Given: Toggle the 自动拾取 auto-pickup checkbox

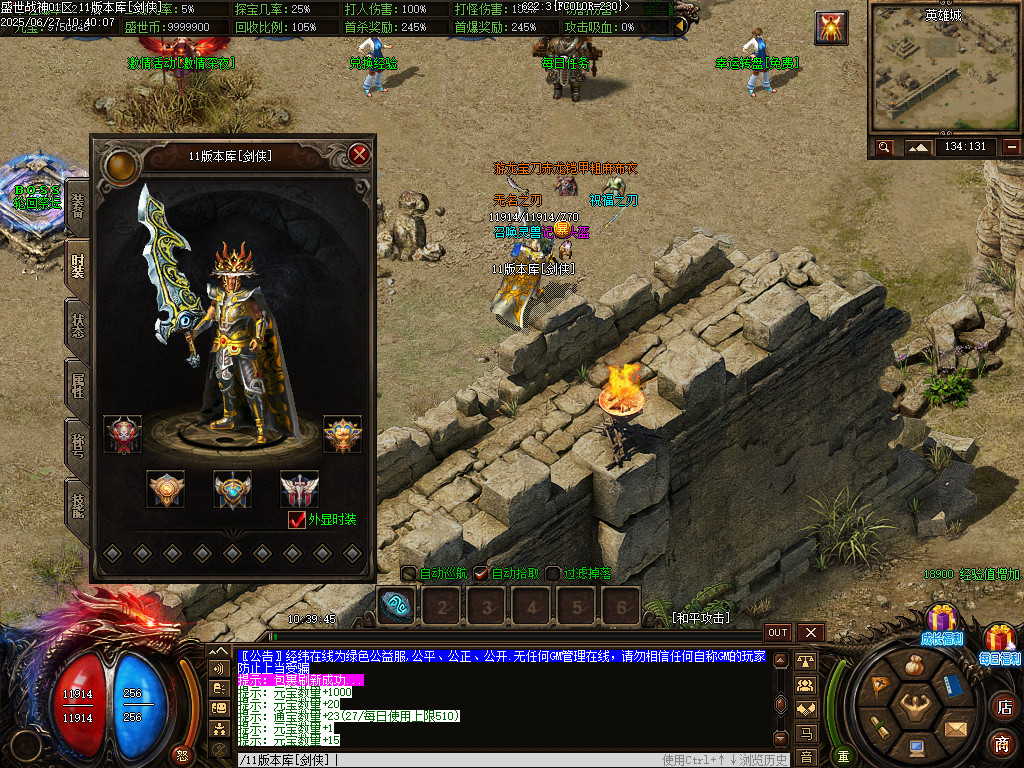Looking at the screenshot, I should coord(481,574).
